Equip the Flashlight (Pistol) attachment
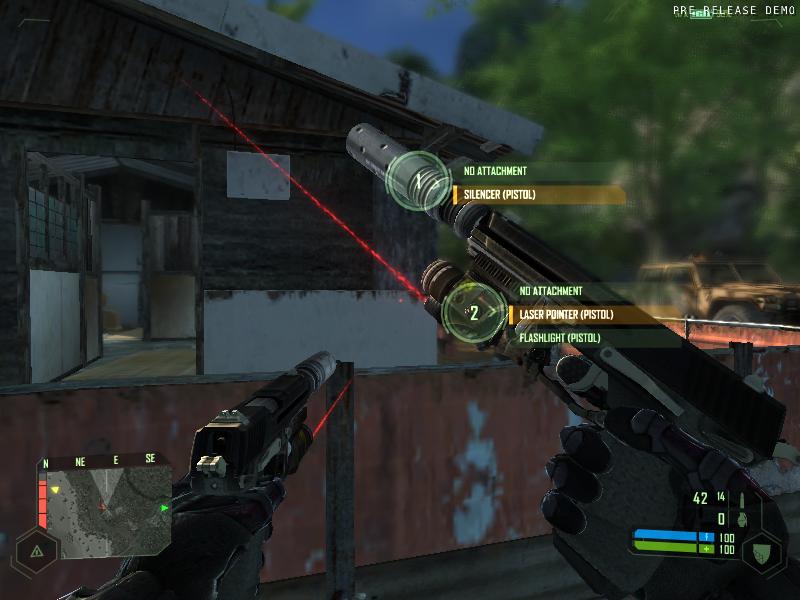The height and width of the screenshot is (600, 800). pos(560,338)
